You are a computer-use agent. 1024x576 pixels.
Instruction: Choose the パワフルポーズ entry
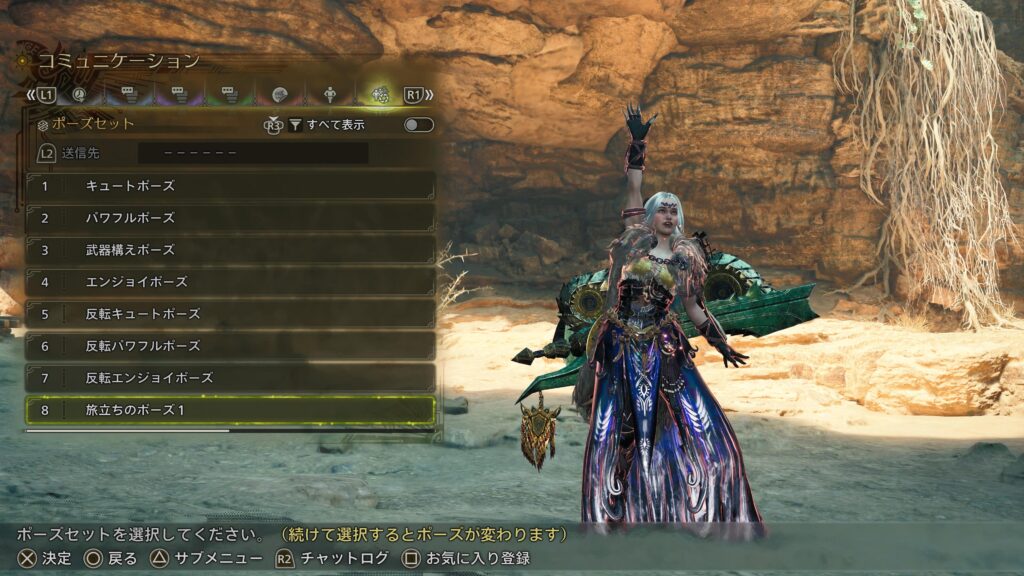[230, 217]
